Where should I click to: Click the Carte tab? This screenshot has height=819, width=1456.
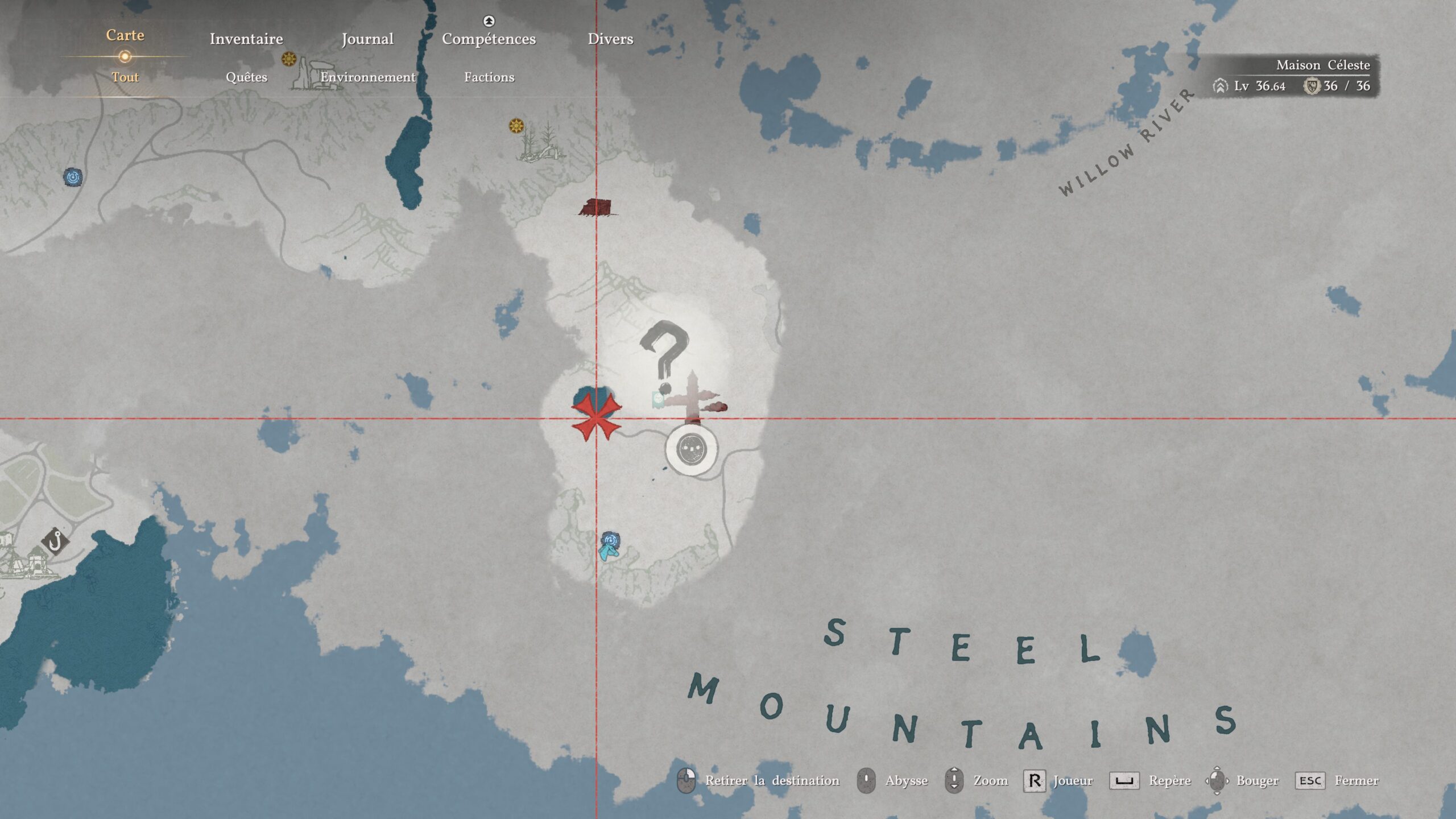(125, 35)
